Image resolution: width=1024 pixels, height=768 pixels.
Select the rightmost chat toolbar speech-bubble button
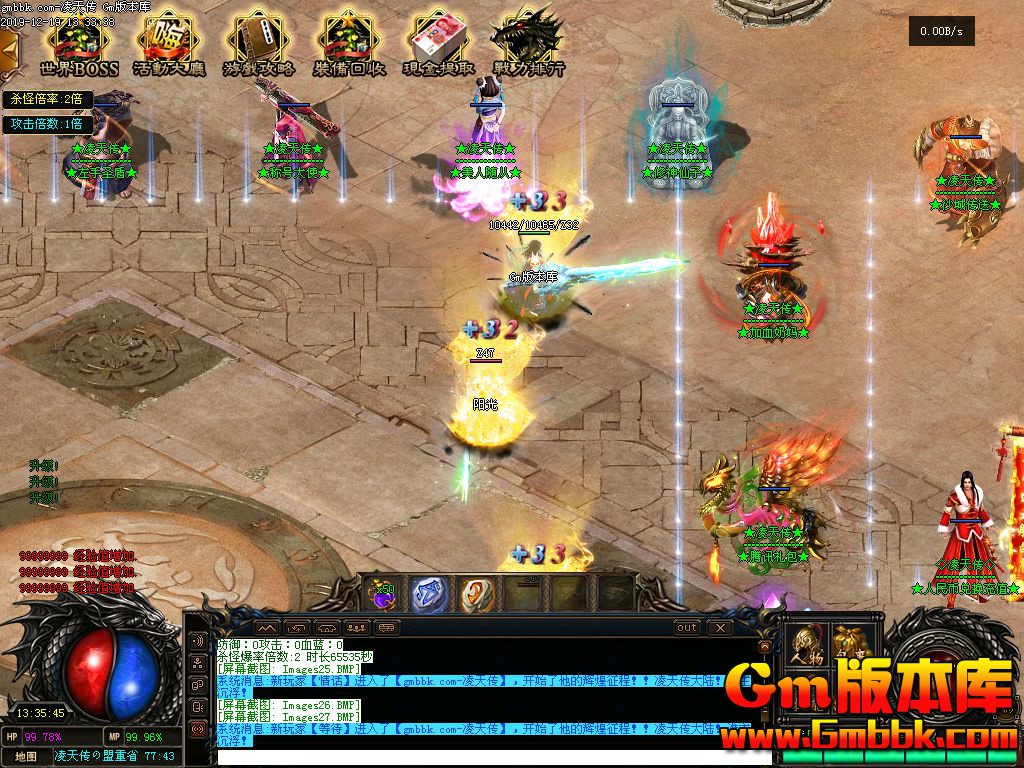pyautogui.click(x=387, y=628)
